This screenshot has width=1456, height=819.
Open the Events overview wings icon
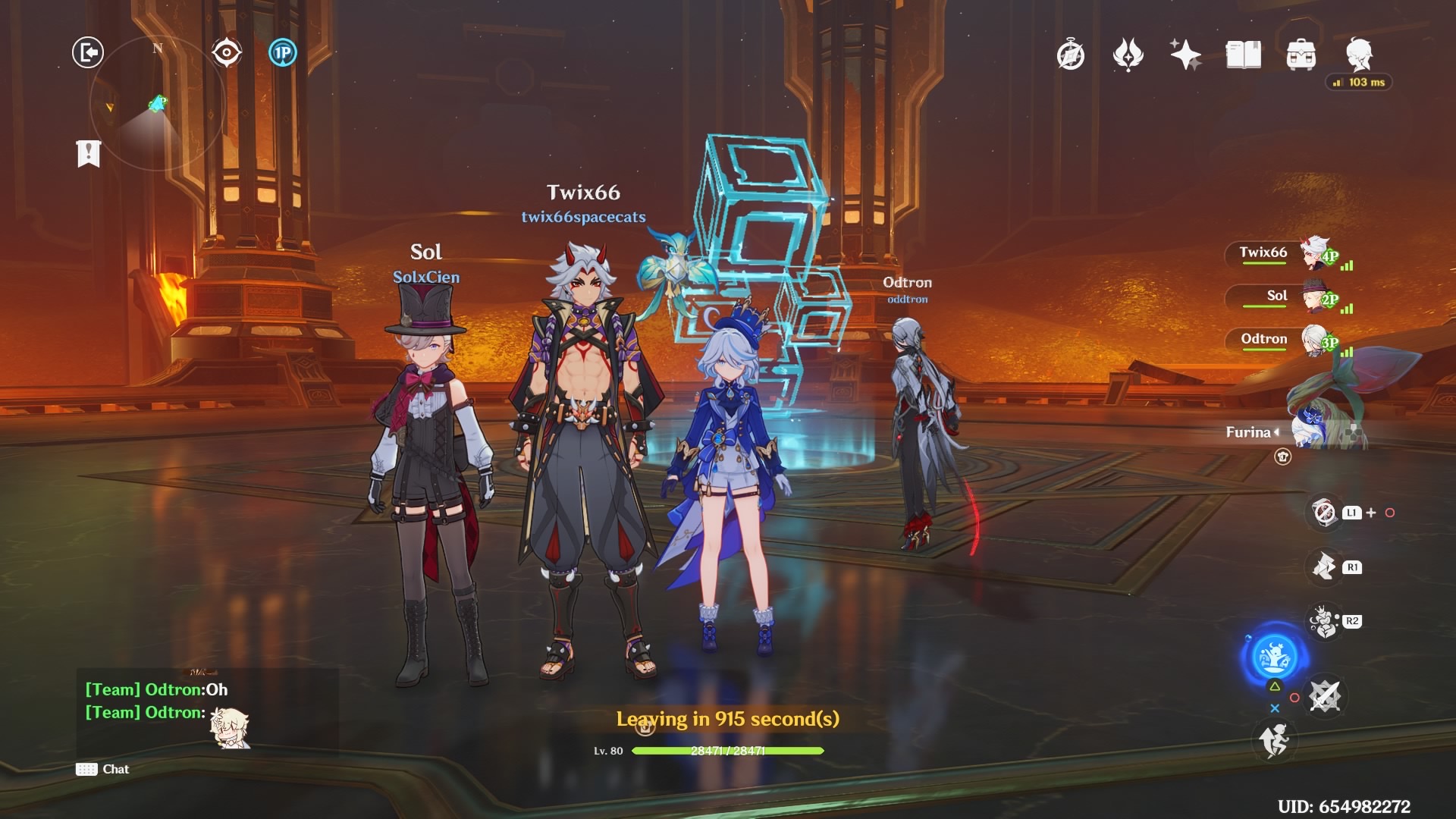pyautogui.click(x=1129, y=55)
